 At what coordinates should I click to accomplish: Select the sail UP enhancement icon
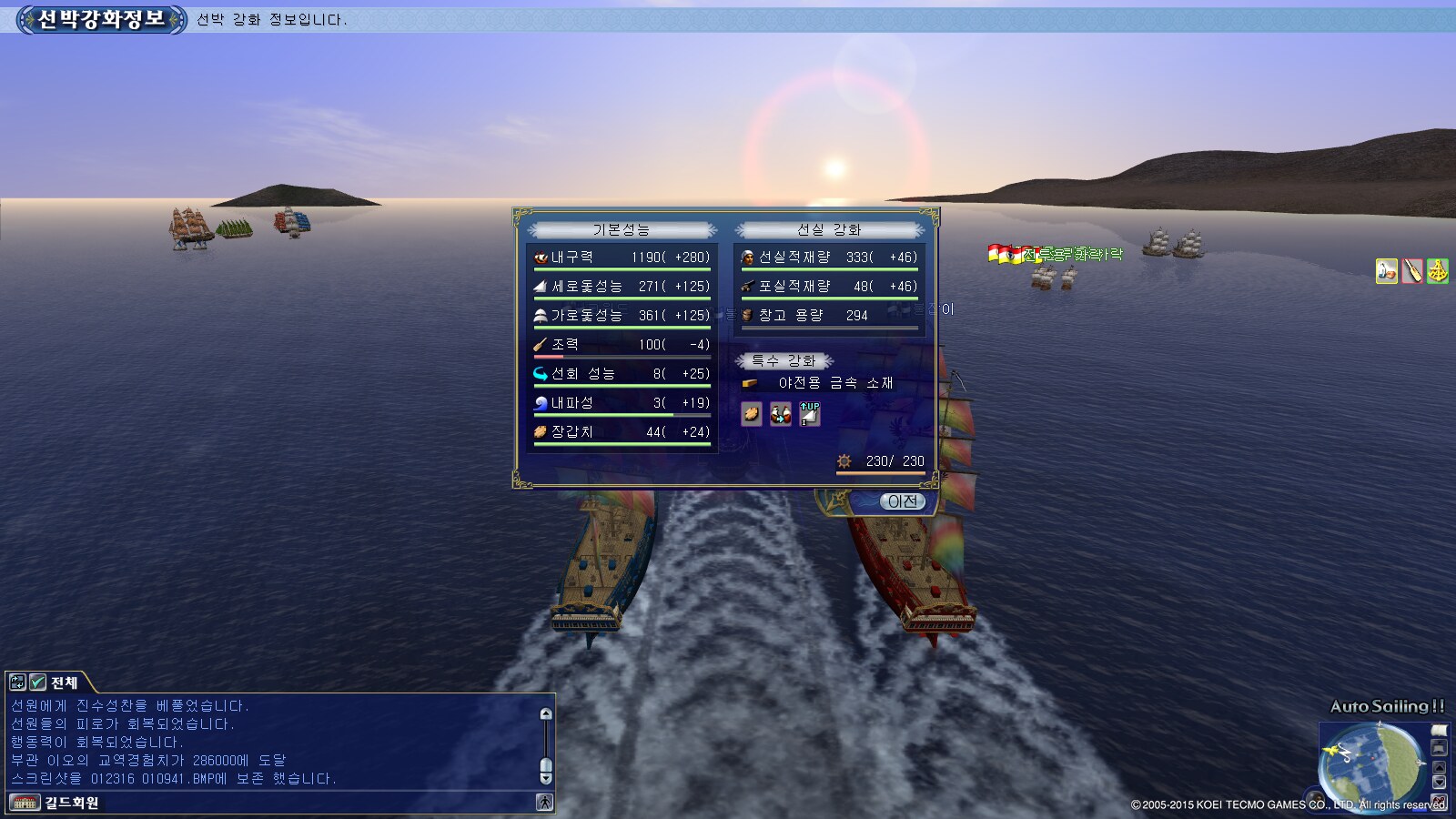(x=810, y=414)
